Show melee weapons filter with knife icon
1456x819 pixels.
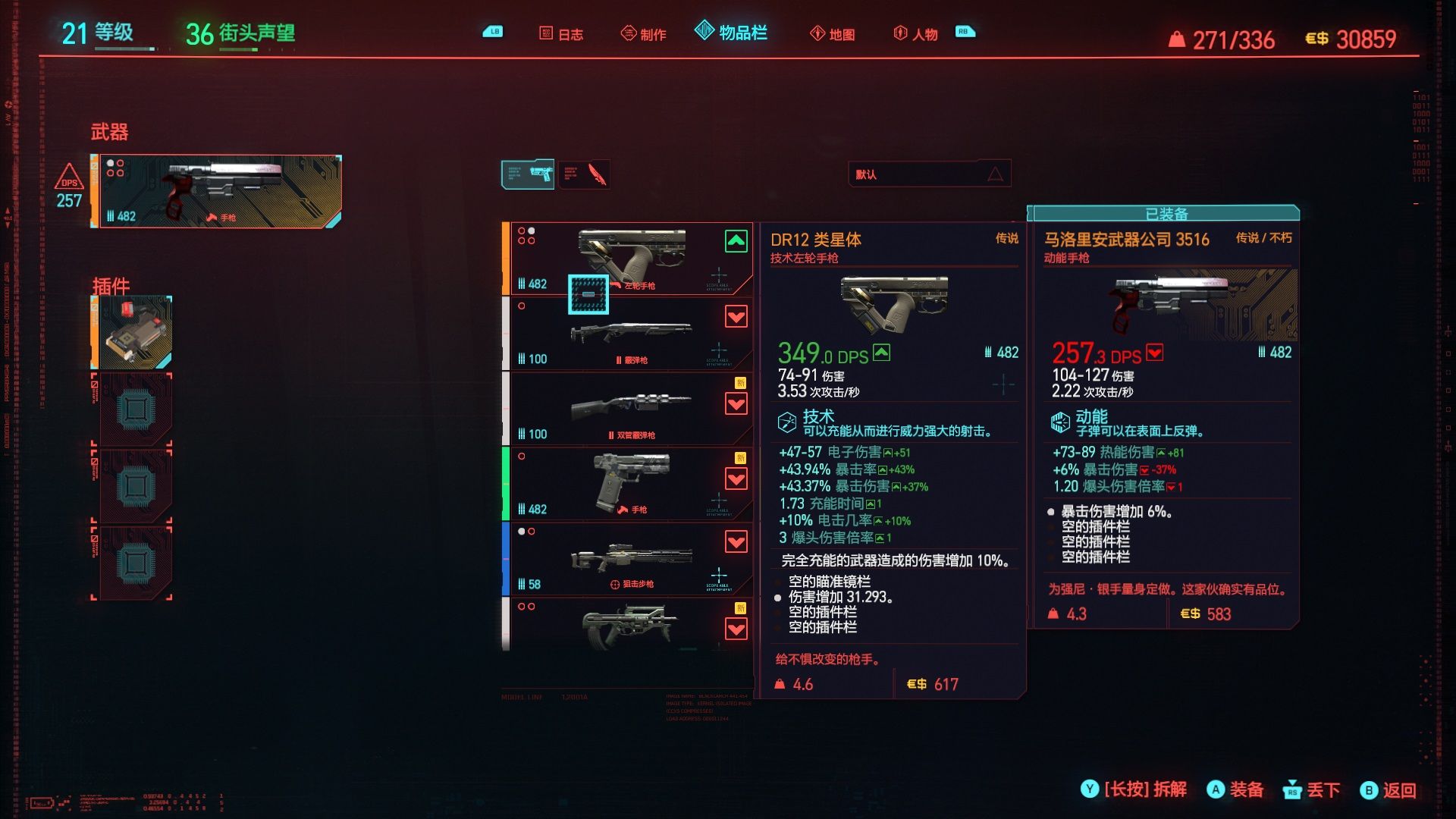tap(585, 174)
